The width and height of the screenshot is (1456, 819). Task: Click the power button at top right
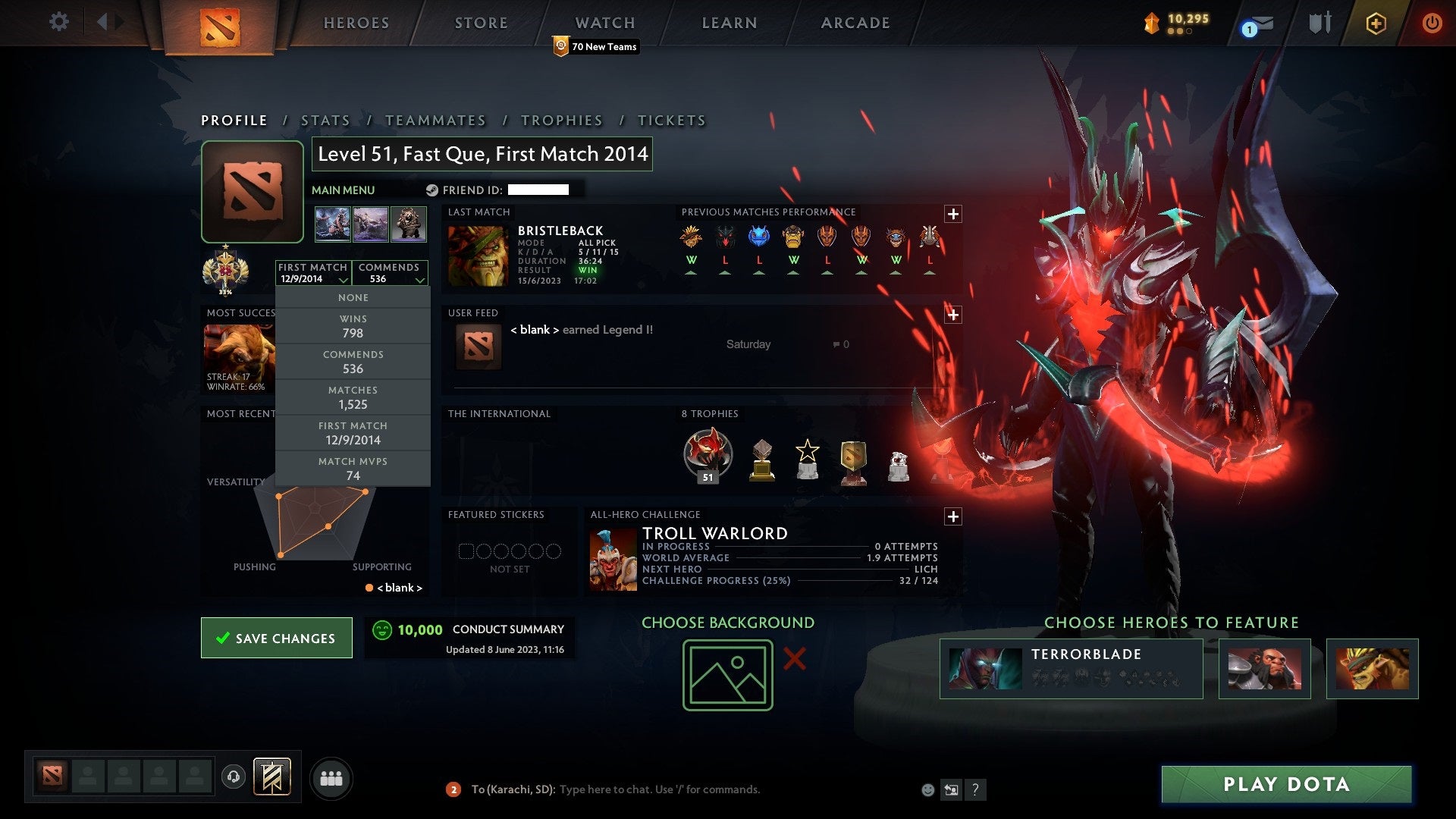pyautogui.click(x=1432, y=23)
